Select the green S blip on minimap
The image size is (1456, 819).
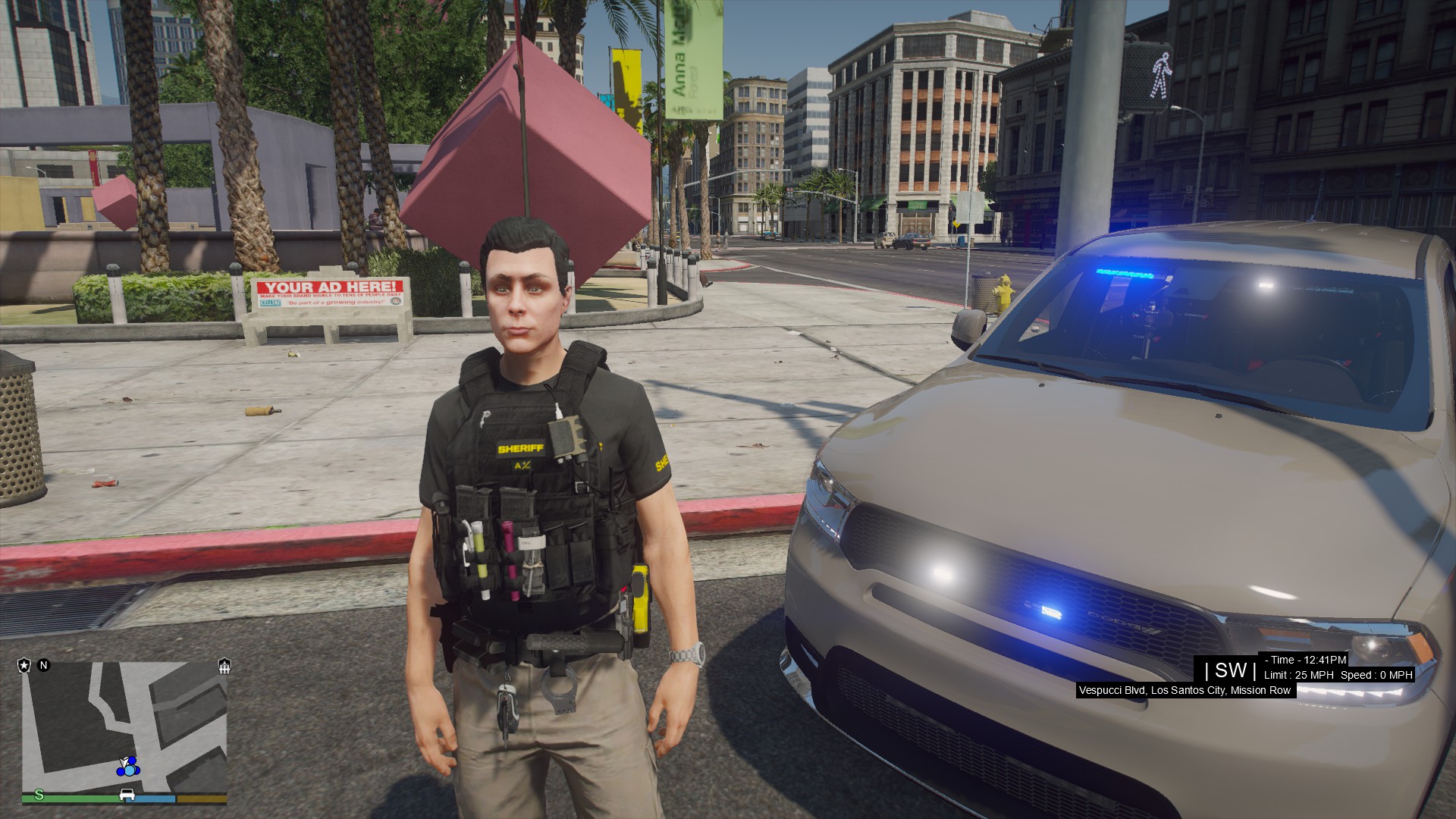[x=39, y=795]
